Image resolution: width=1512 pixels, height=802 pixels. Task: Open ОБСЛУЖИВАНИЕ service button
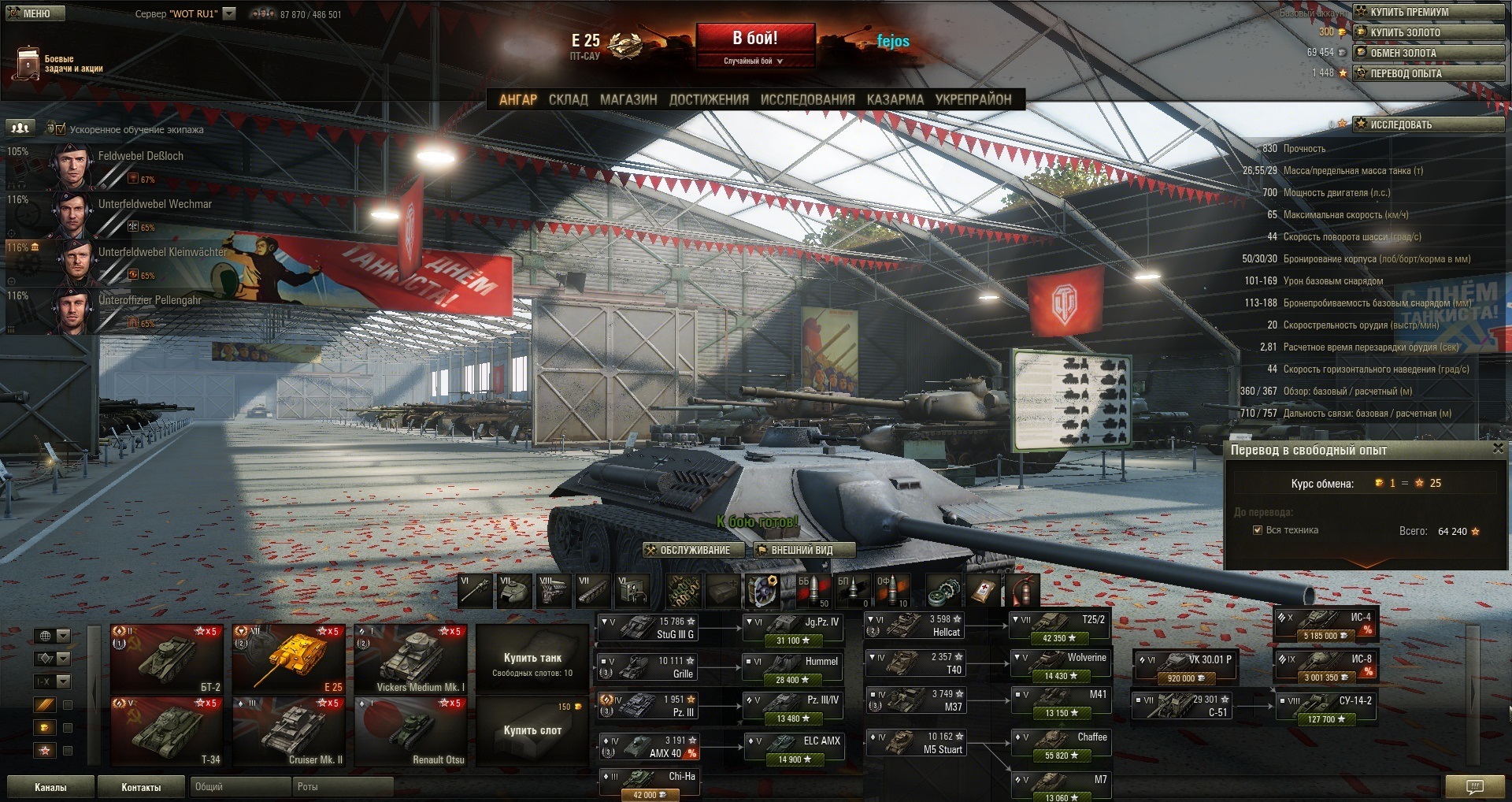tap(694, 550)
